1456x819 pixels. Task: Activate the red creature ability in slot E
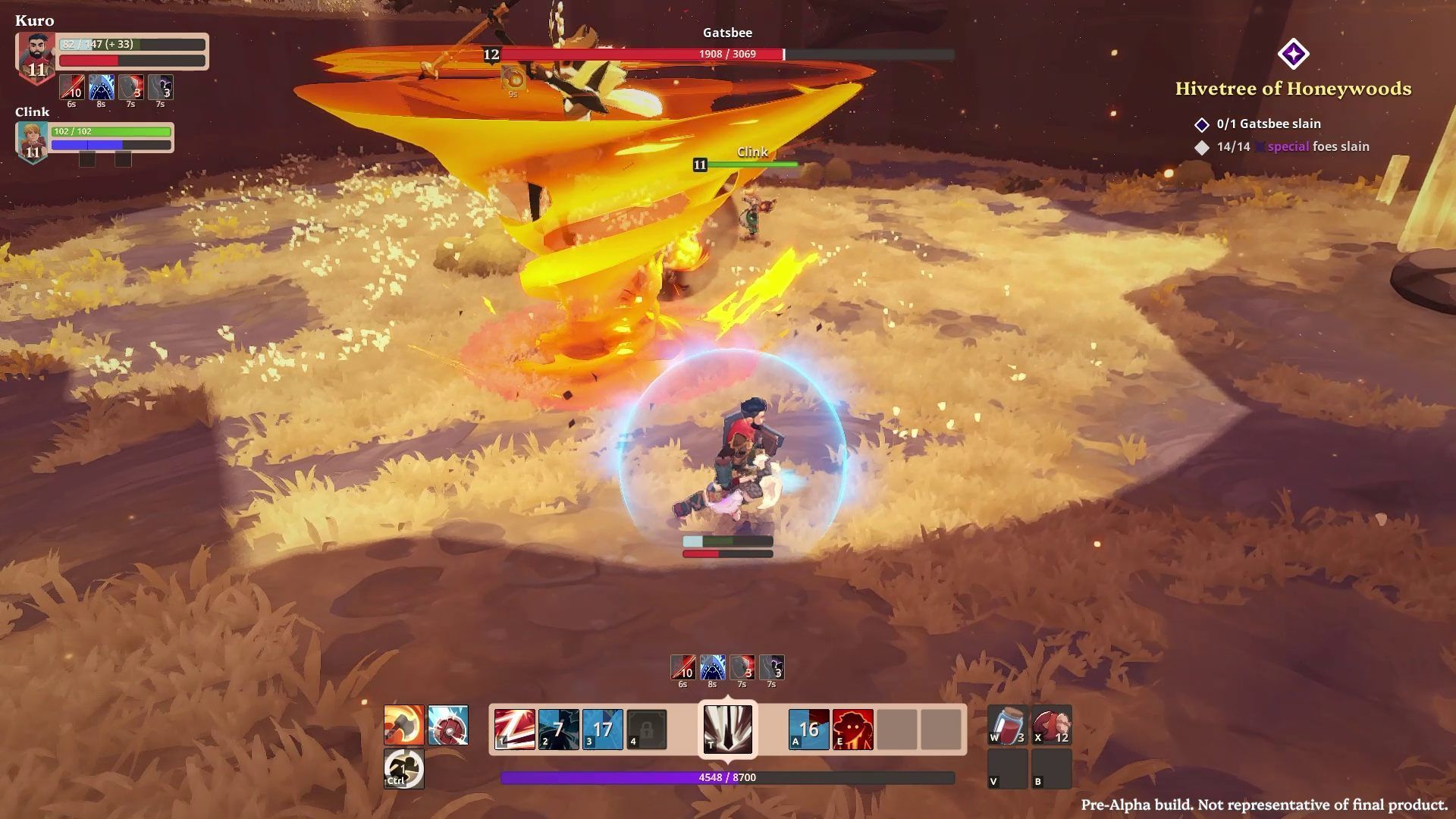[852, 730]
